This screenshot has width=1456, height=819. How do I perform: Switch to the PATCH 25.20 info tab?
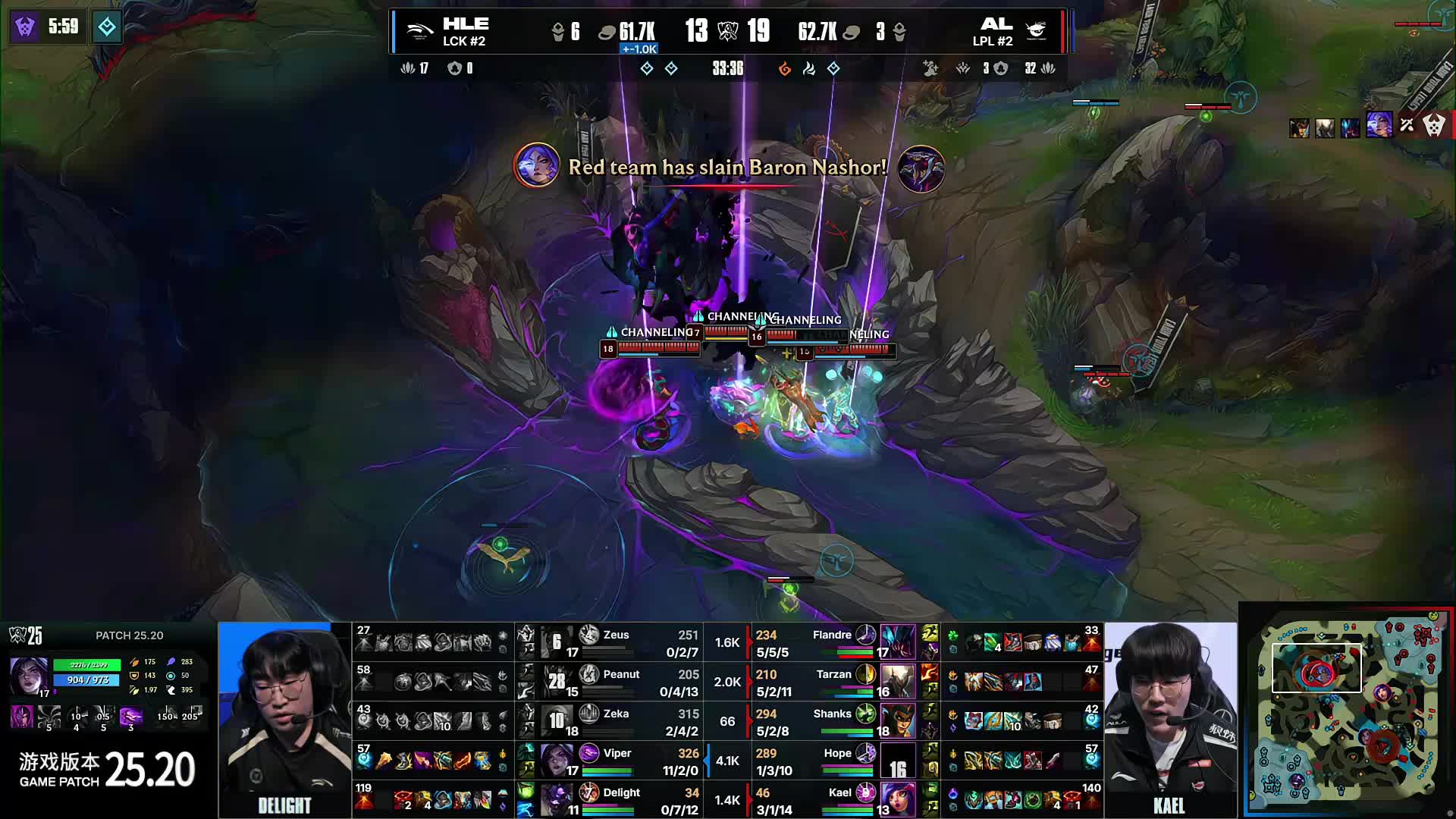pos(127,635)
